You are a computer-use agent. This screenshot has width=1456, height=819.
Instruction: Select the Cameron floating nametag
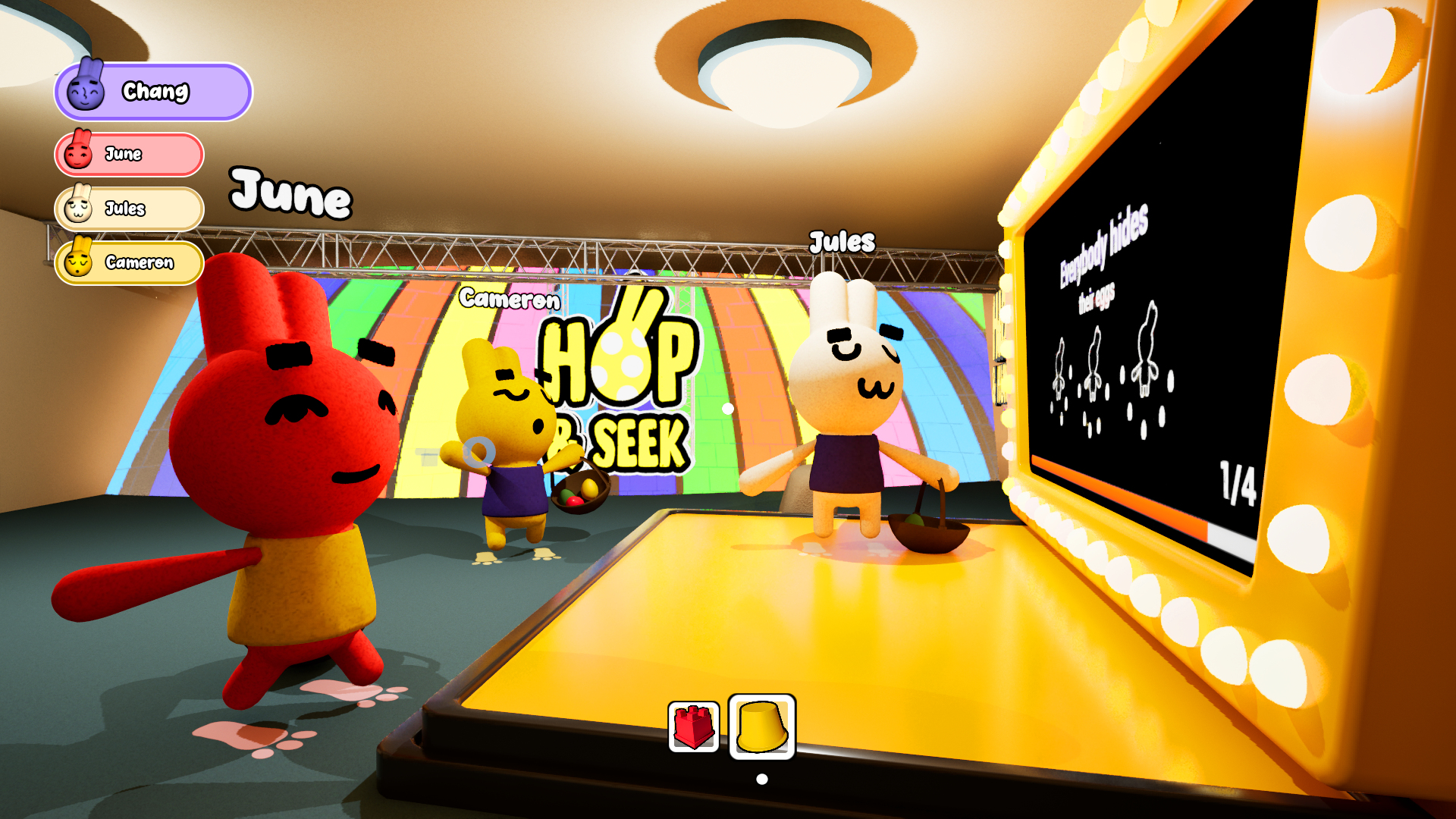click(x=510, y=301)
